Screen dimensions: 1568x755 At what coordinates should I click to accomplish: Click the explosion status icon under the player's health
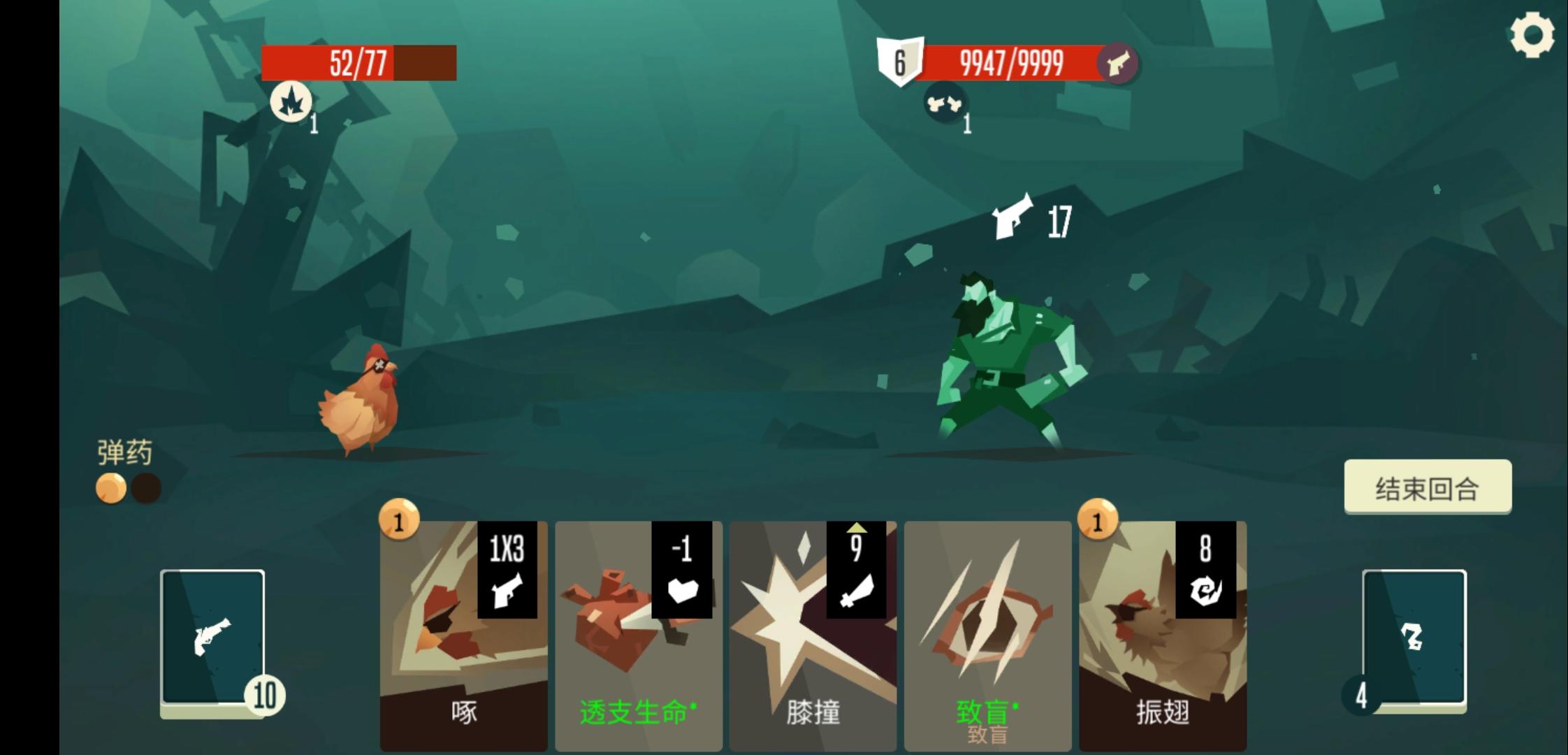point(292,100)
